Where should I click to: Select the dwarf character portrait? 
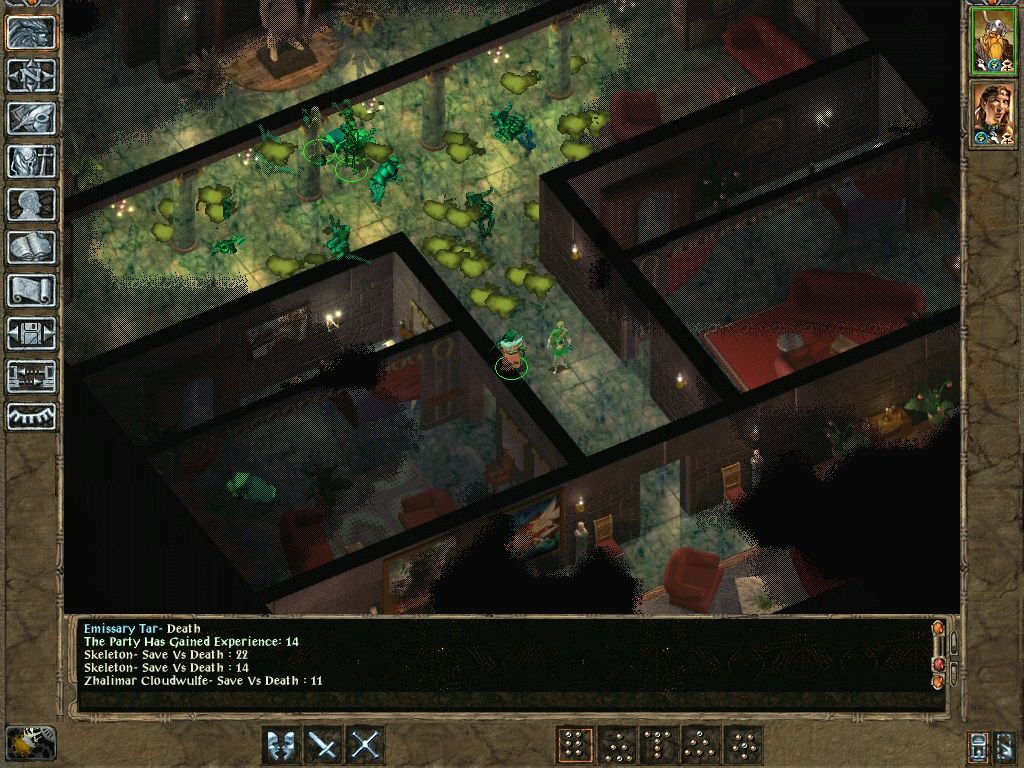click(x=993, y=40)
